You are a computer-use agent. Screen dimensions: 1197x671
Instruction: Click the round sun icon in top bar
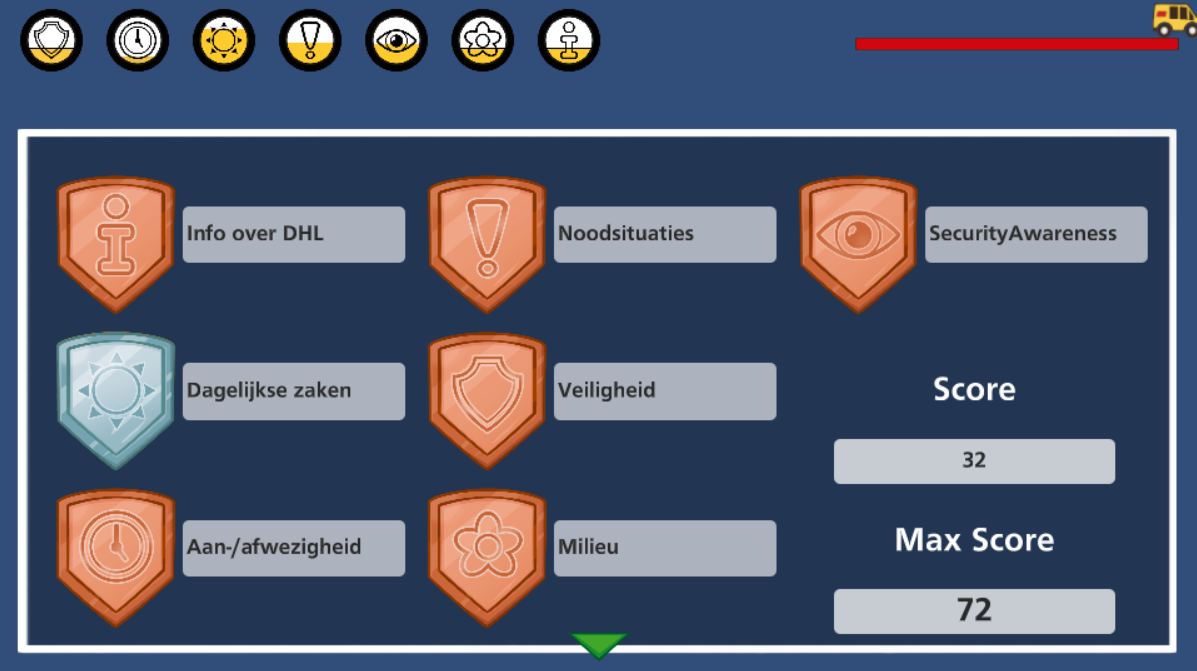click(224, 40)
